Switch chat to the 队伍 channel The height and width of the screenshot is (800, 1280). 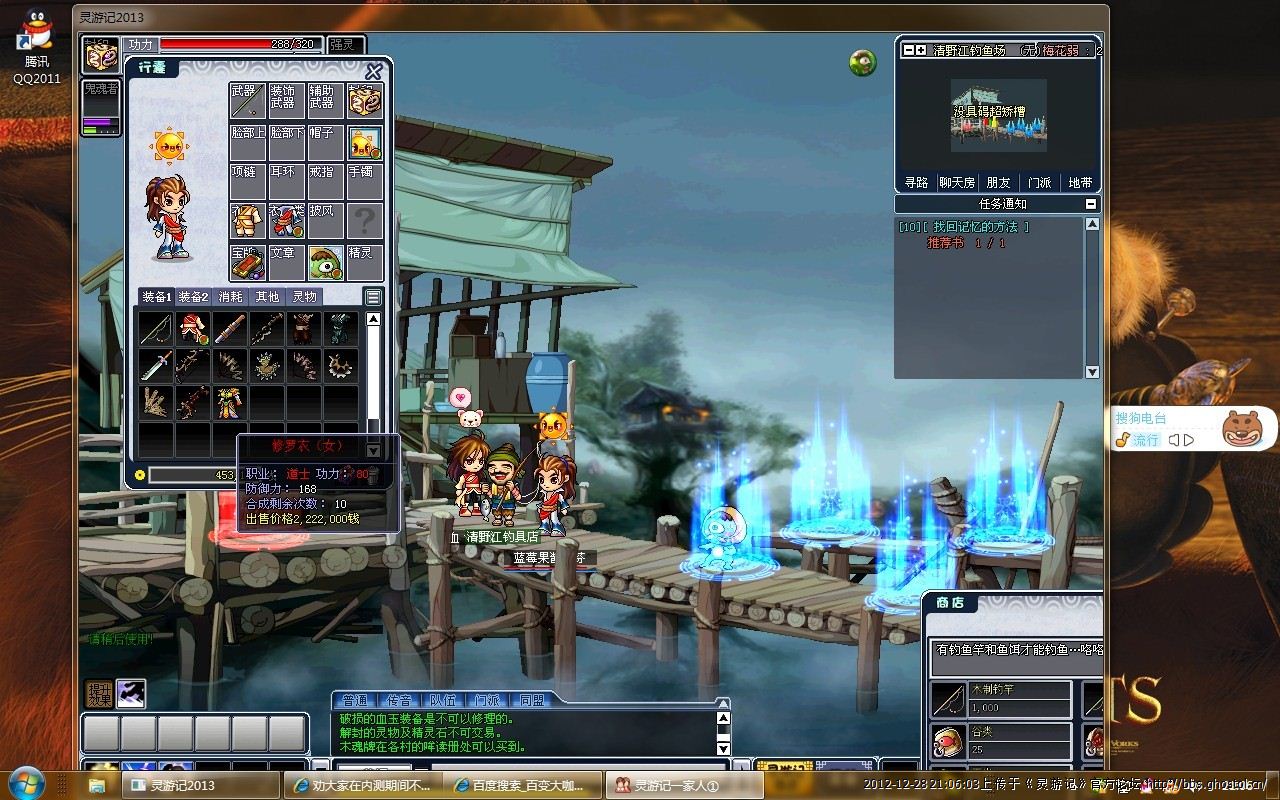(x=443, y=700)
